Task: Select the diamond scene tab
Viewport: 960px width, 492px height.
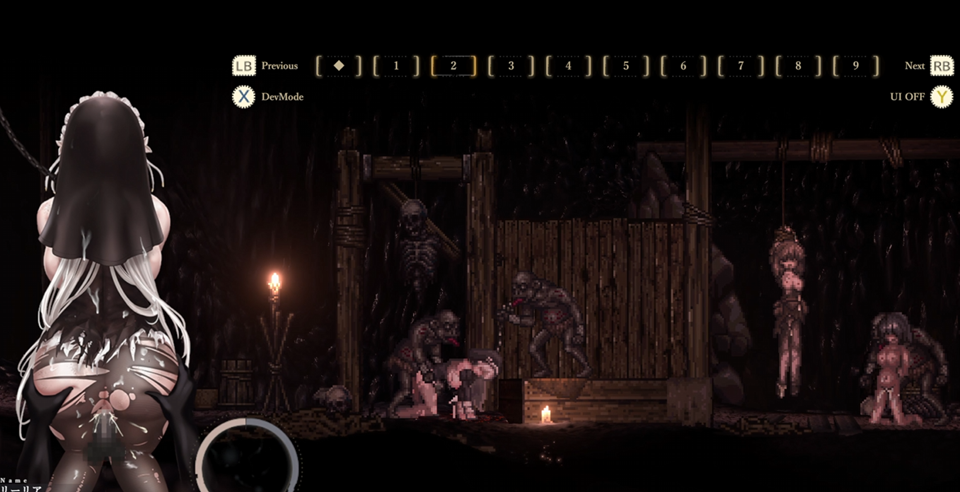Action: click(338, 66)
